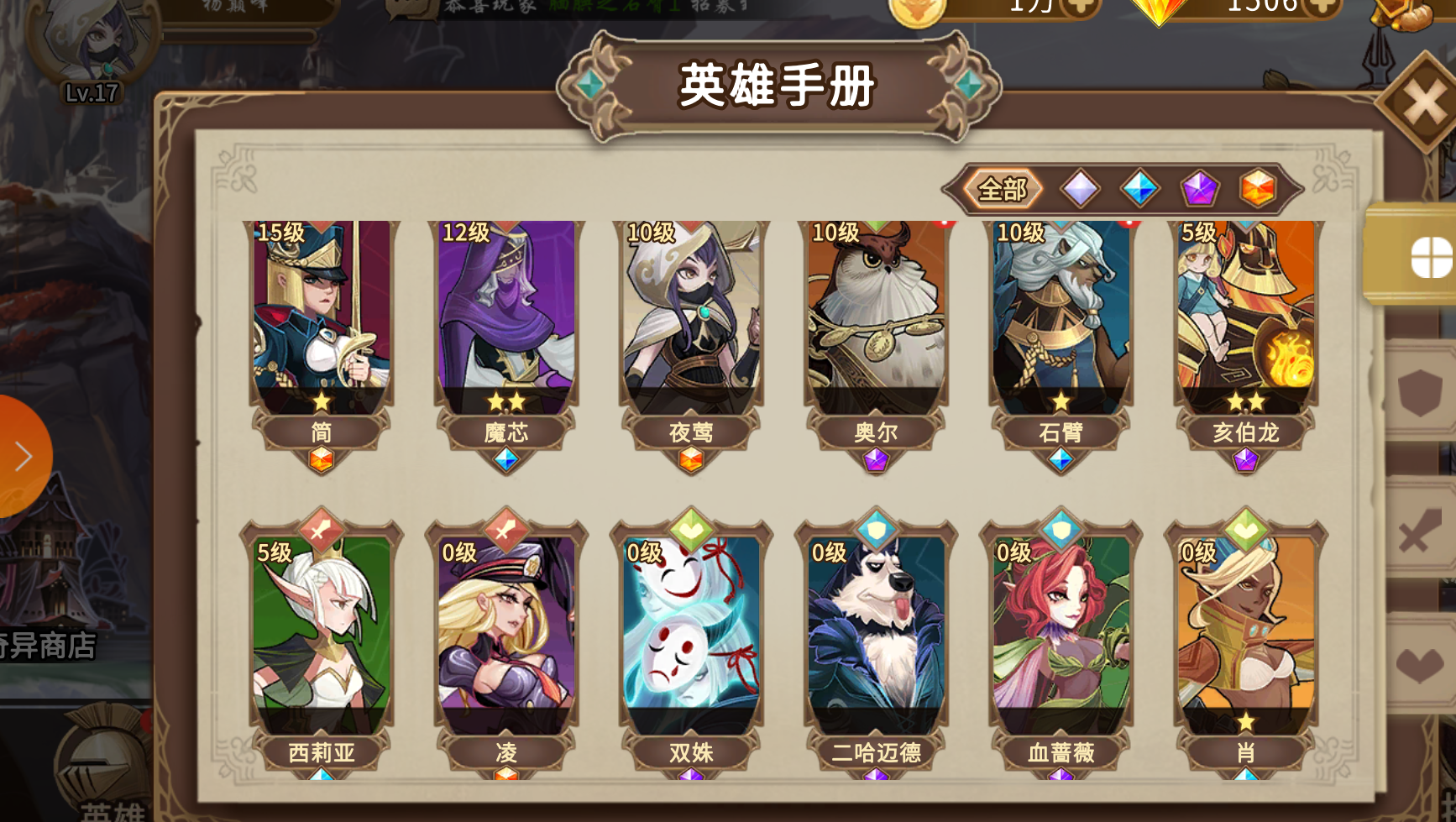This screenshot has width=1456, height=822.
Task: Open hero 简 at level 15
Action: tap(322, 323)
